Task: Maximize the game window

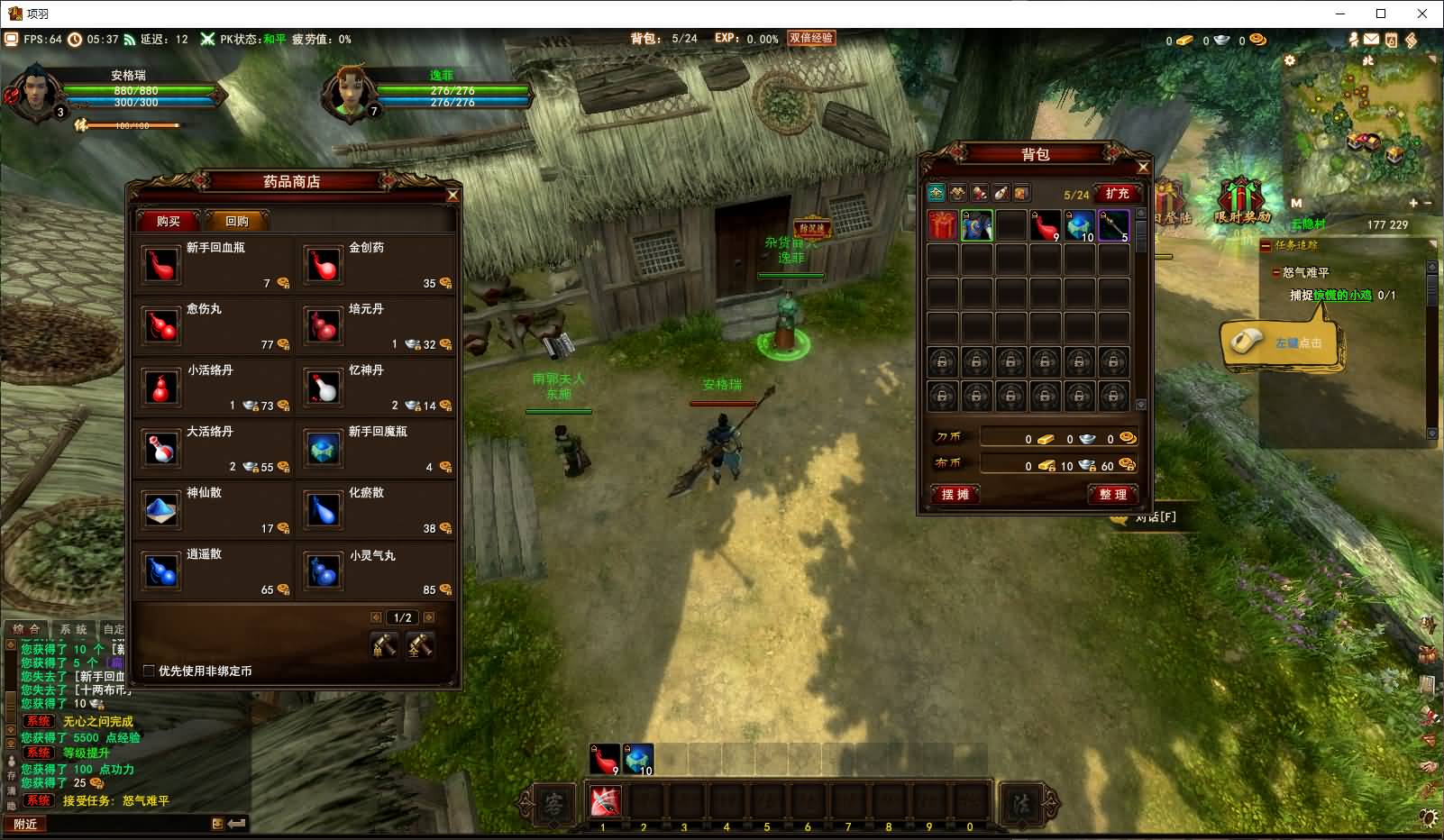Action: pos(1381,14)
